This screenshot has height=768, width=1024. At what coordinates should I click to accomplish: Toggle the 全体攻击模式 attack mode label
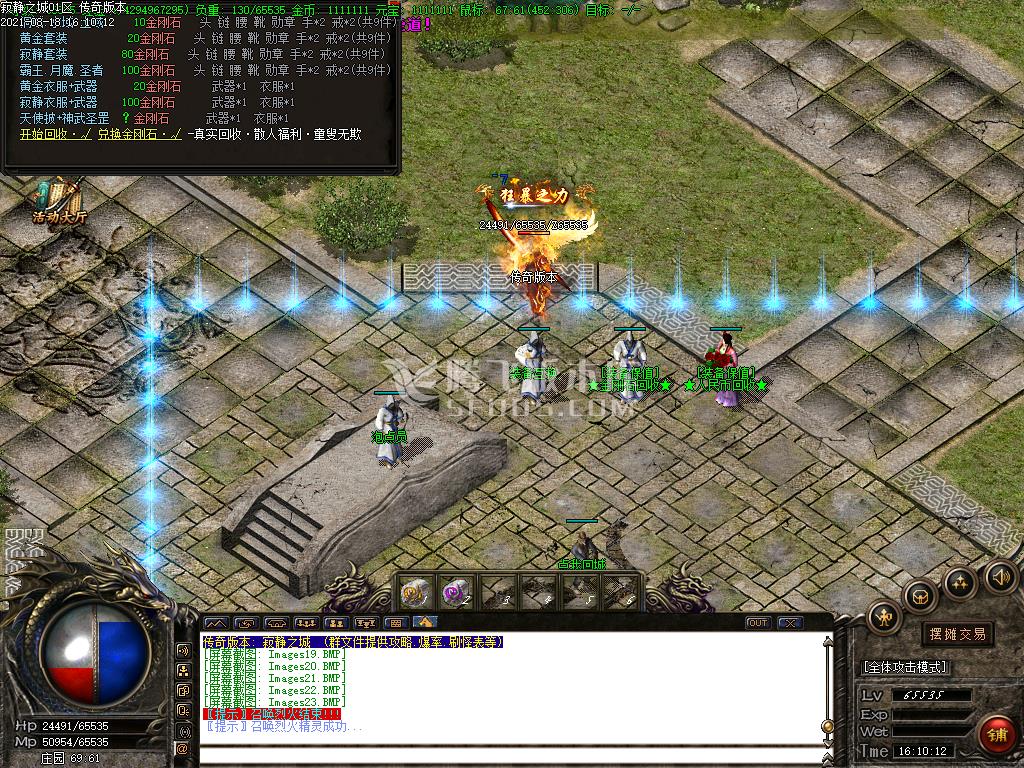pyautogui.click(x=905, y=667)
